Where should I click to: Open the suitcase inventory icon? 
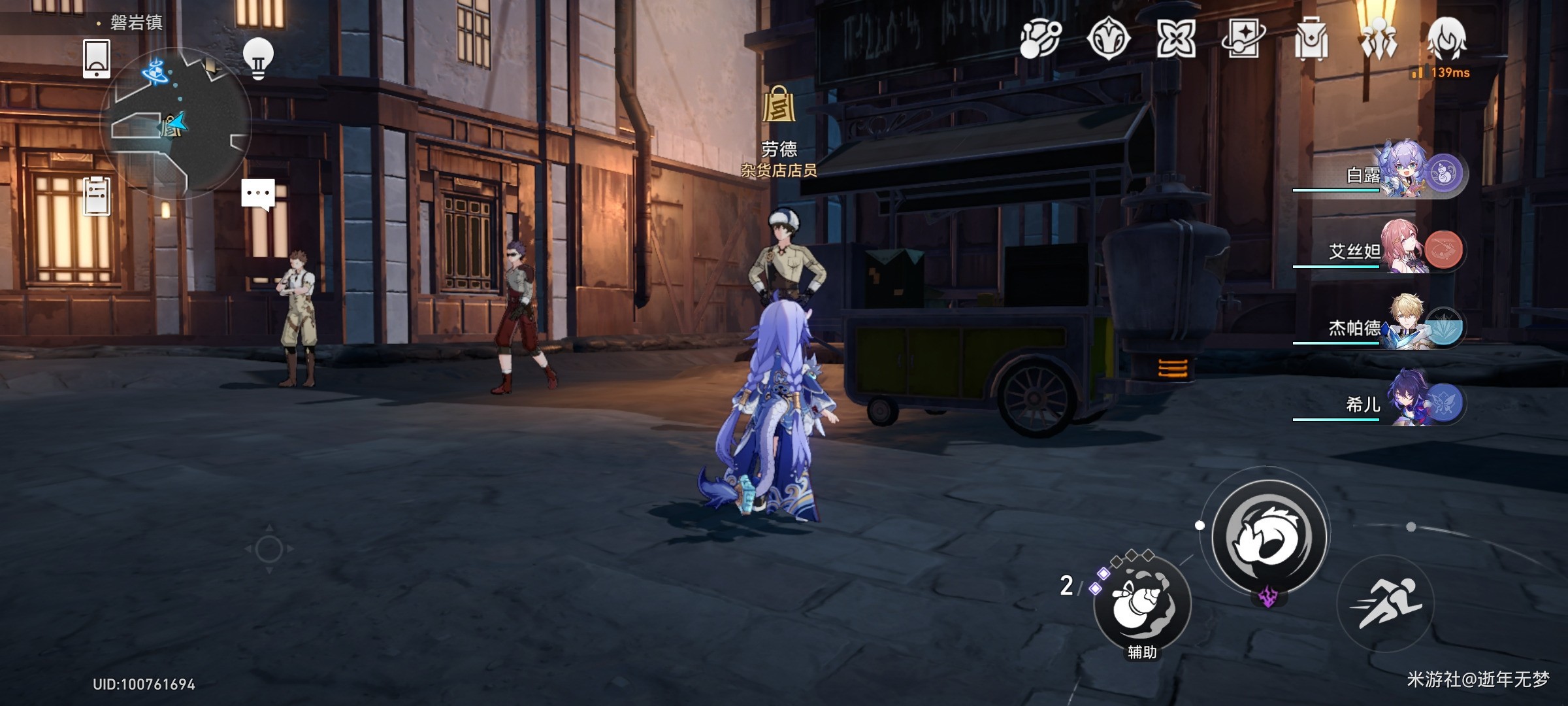[1311, 39]
